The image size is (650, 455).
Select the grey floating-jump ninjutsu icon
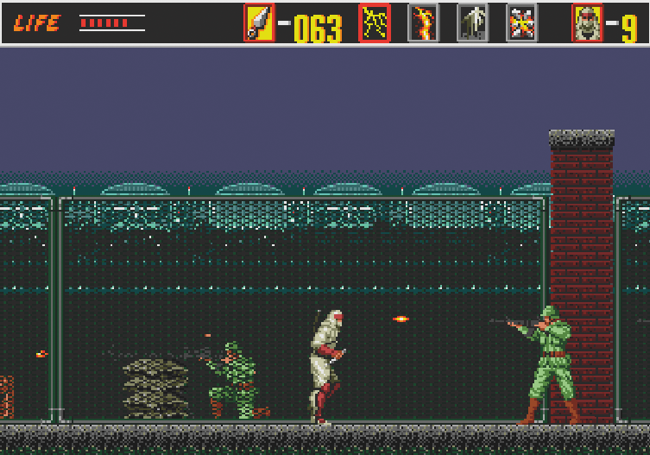(x=472, y=23)
